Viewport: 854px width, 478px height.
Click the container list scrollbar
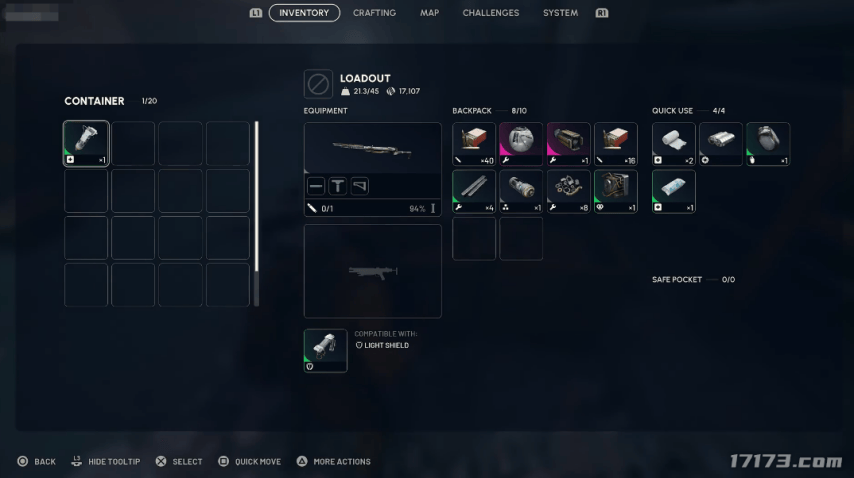click(257, 200)
